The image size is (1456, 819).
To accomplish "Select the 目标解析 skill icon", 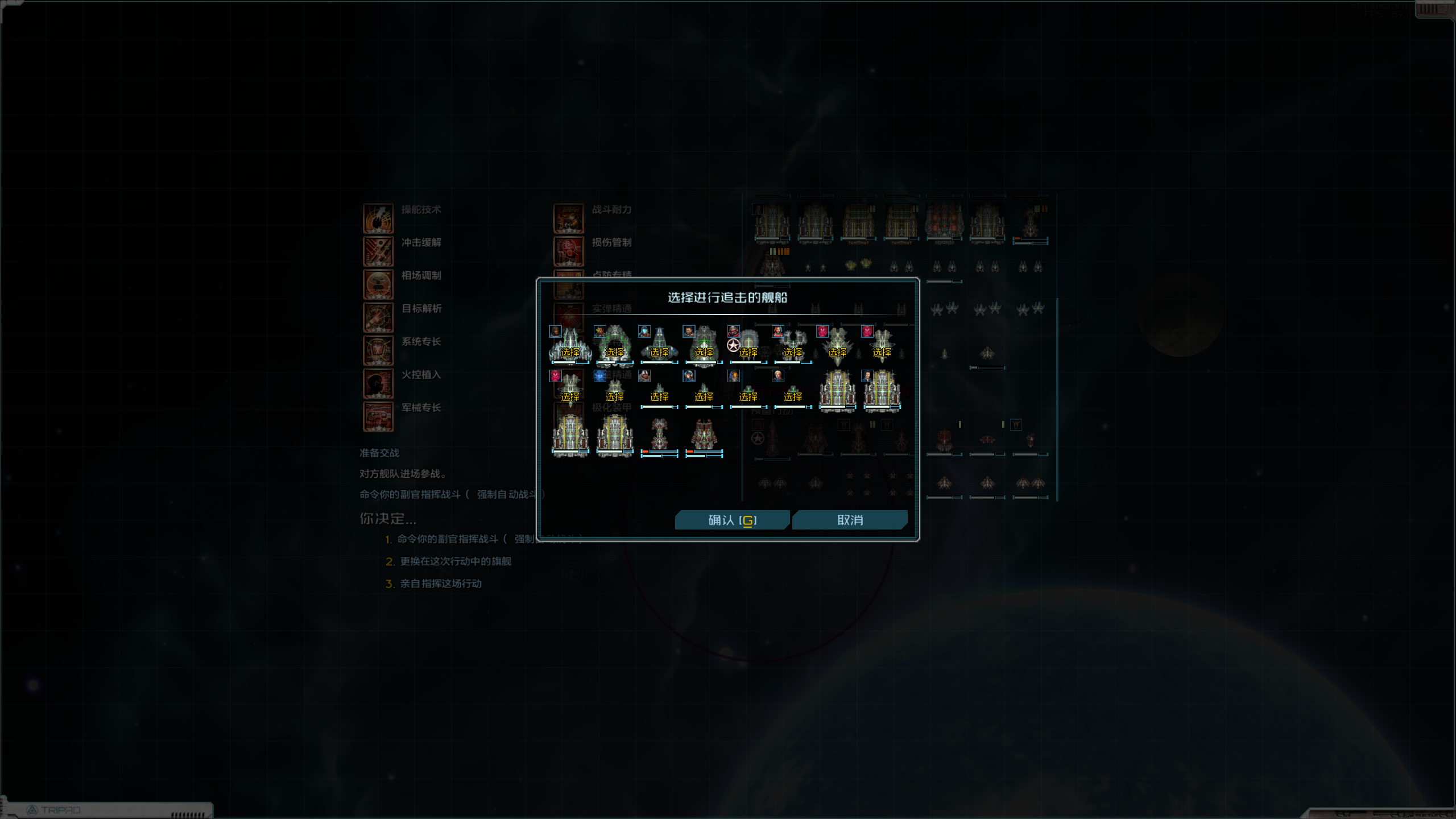I will click(x=378, y=317).
